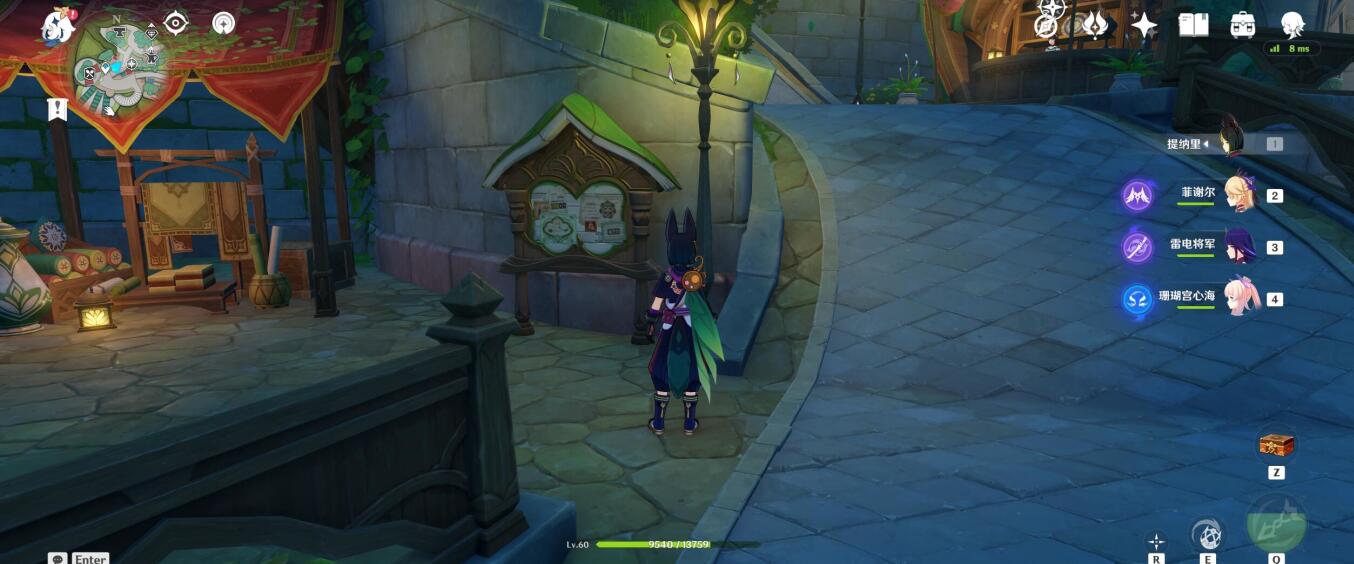
Task: Open the winged Battle Pass icon
Action: click(1096, 24)
